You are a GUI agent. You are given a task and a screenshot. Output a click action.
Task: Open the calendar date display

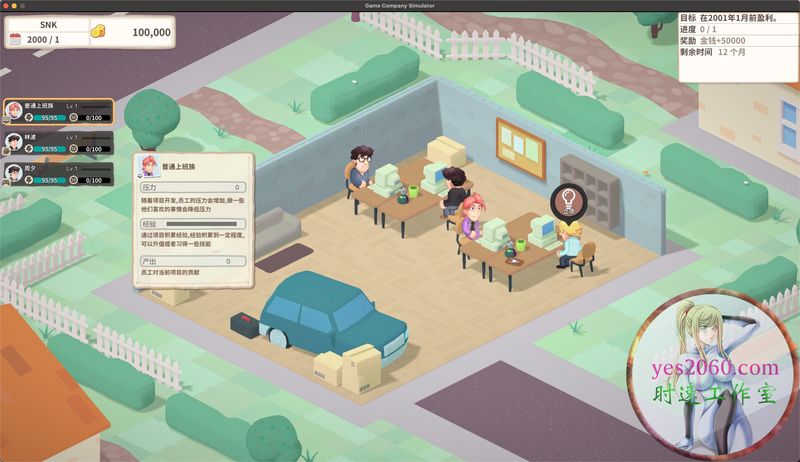click(x=44, y=38)
